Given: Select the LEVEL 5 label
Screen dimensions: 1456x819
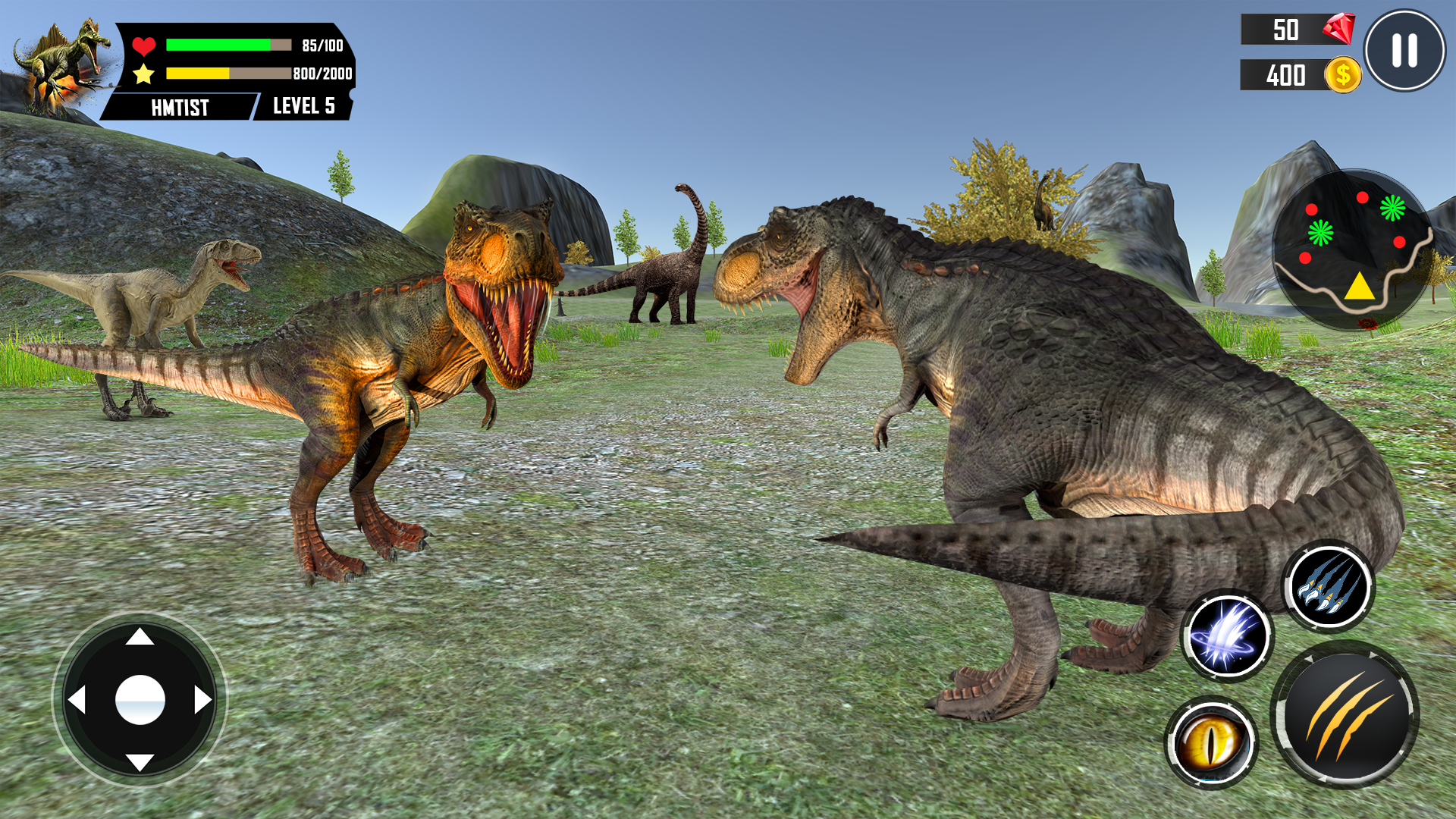Looking at the screenshot, I should pyautogui.click(x=303, y=107).
